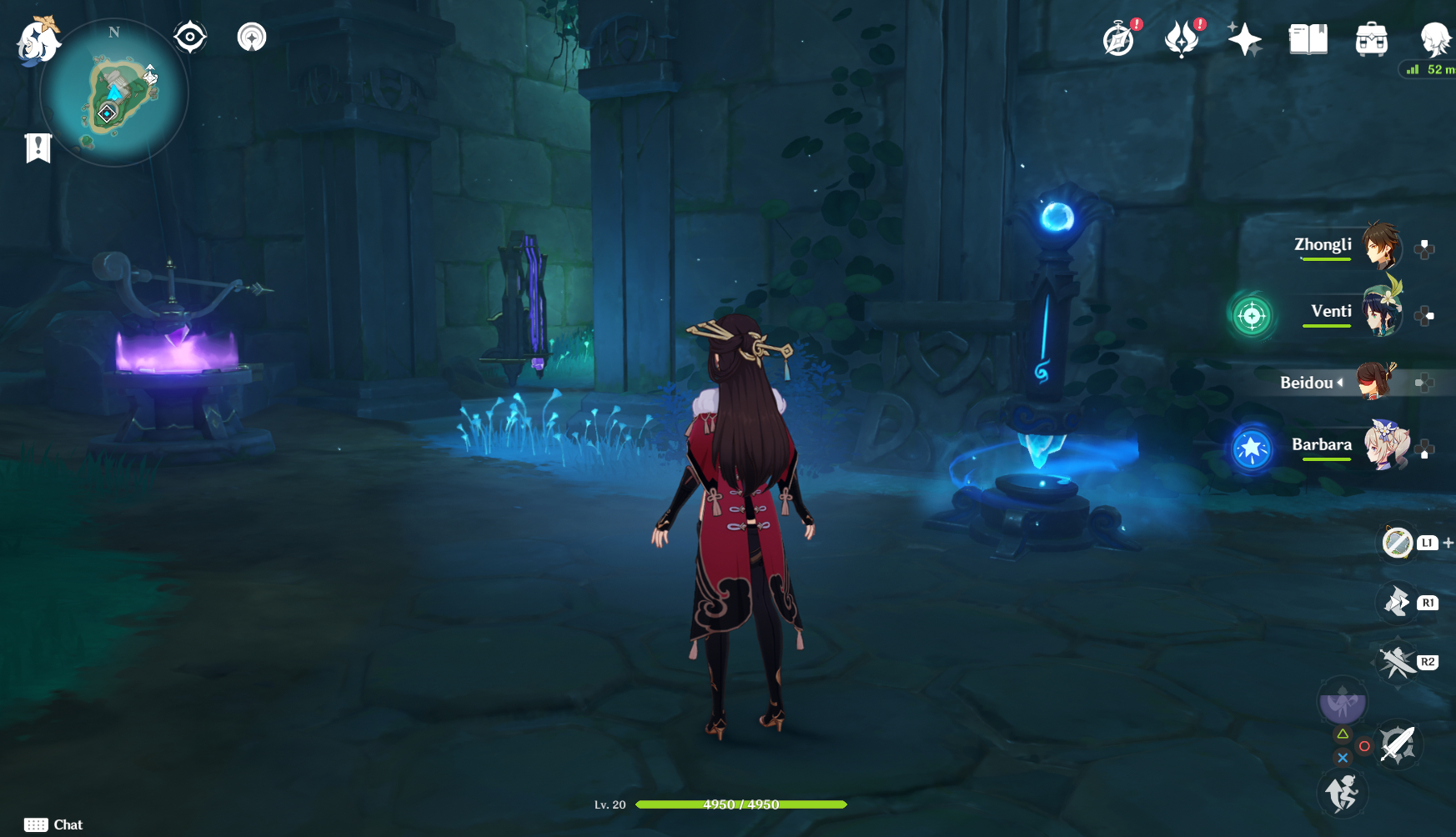Check the Events timer icon
The width and height of the screenshot is (1456, 837).
(1119, 38)
